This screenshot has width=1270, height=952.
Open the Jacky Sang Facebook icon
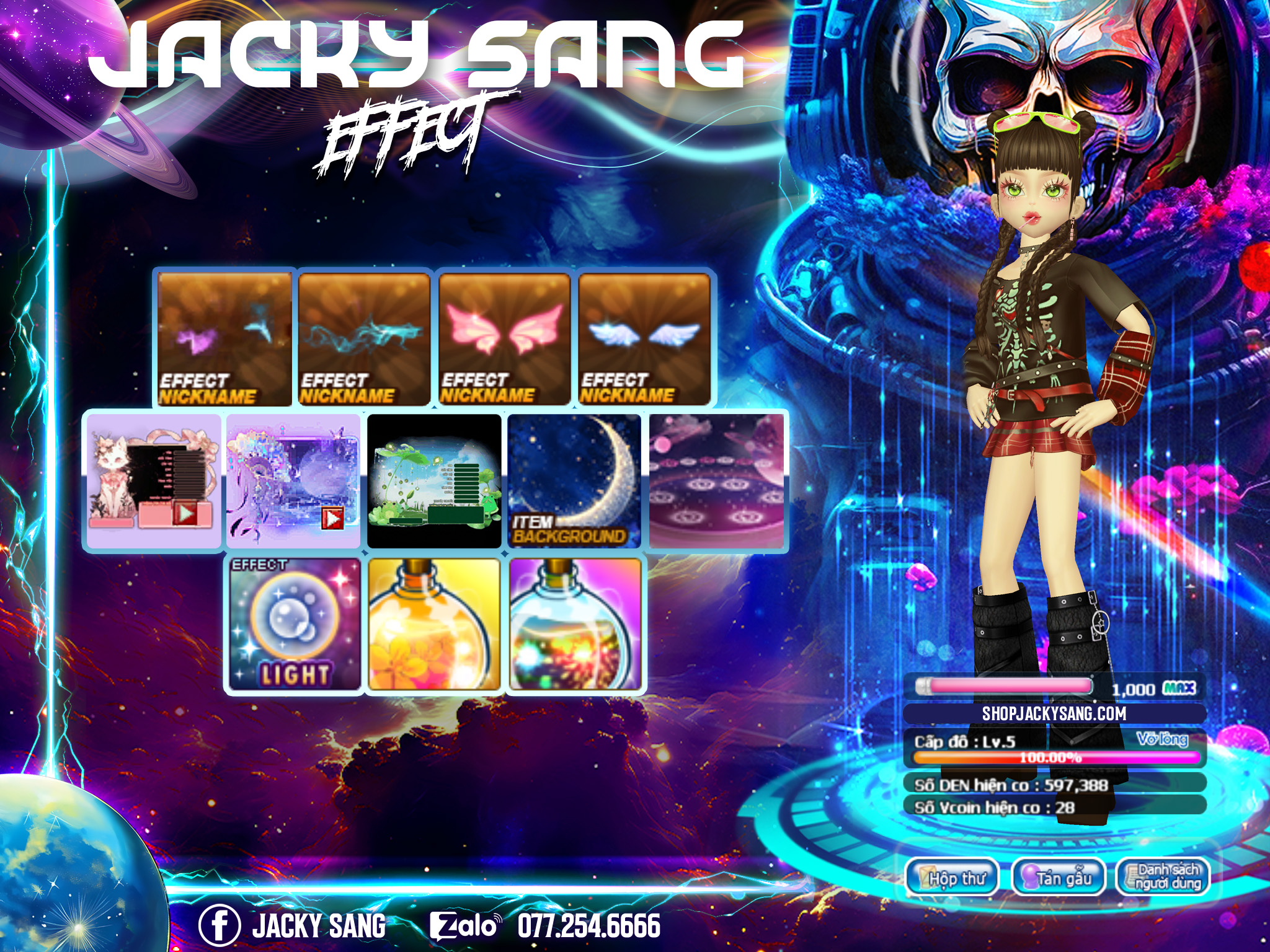click(x=219, y=925)
